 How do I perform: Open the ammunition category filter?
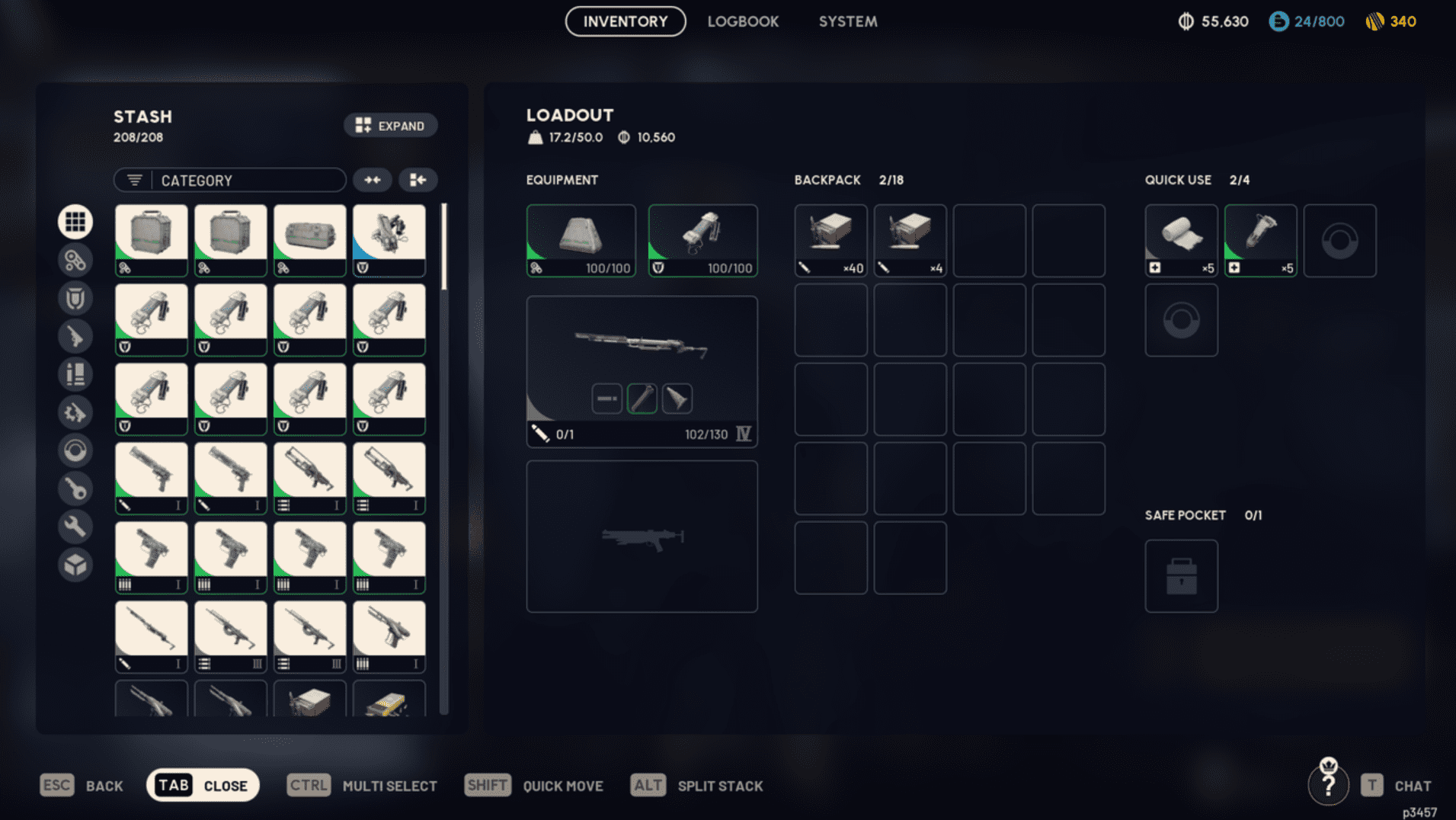click(75, 374)
